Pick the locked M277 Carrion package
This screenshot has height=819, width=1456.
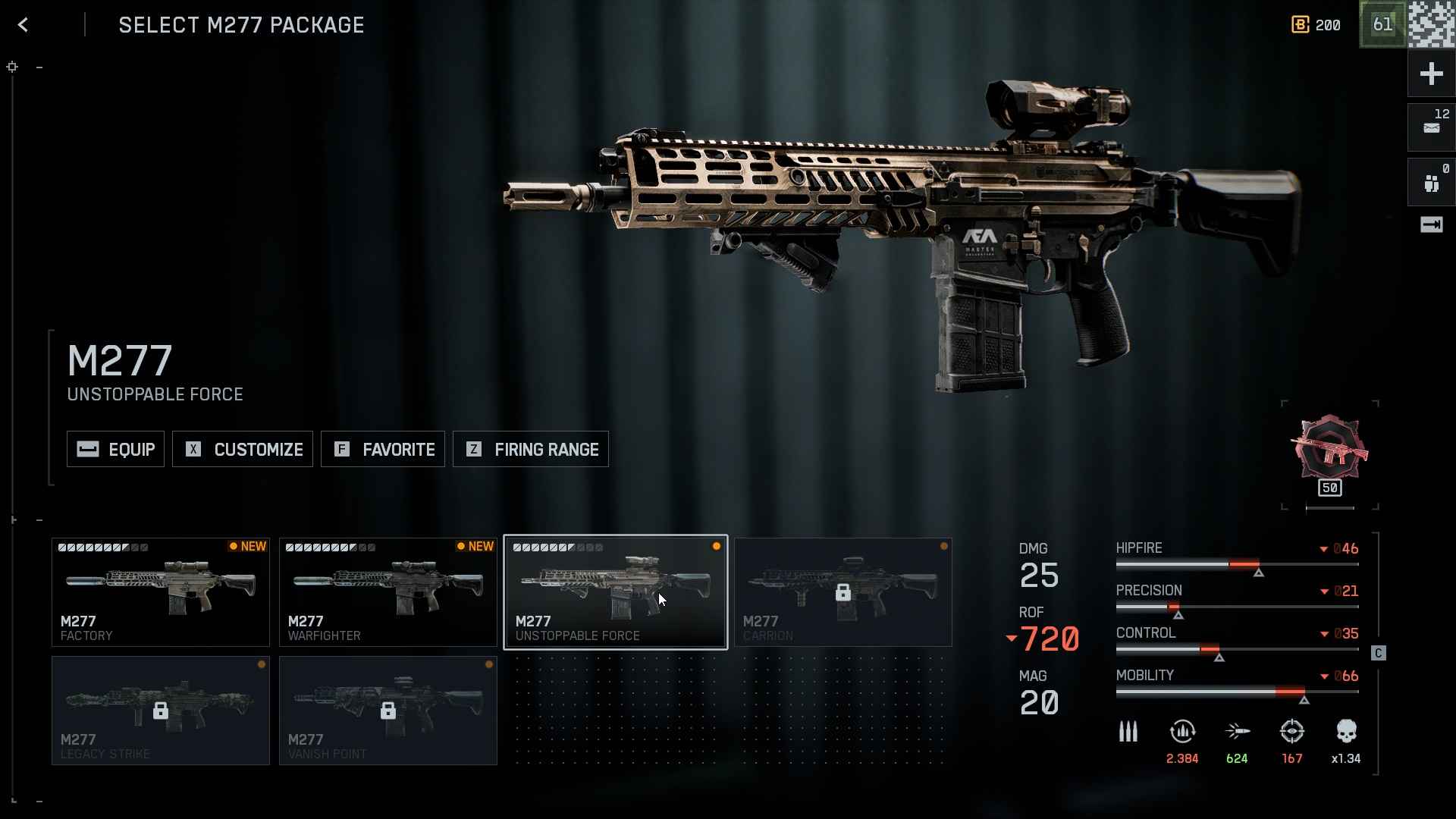click(843, 592)
